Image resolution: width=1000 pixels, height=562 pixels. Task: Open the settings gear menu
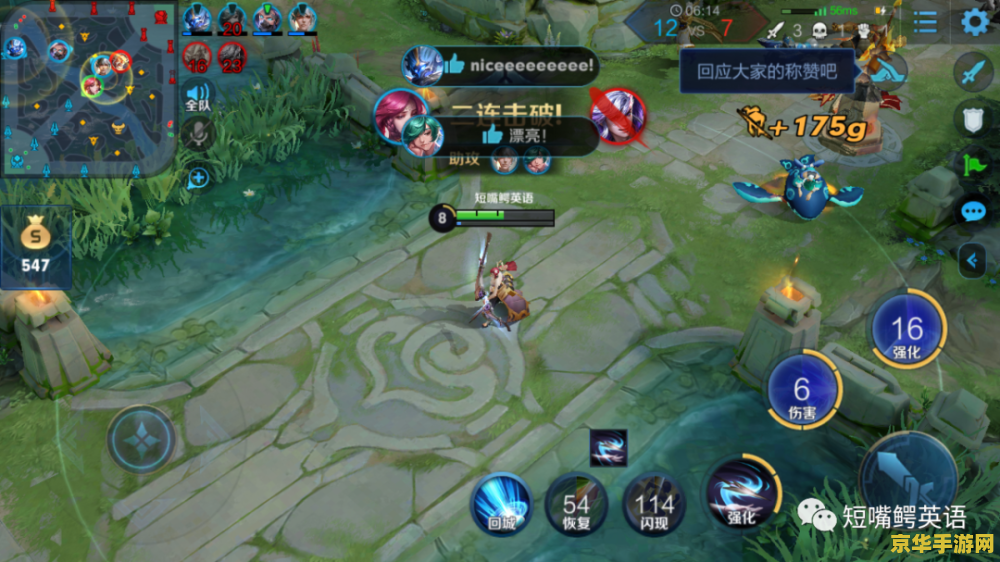coord(975,22)
